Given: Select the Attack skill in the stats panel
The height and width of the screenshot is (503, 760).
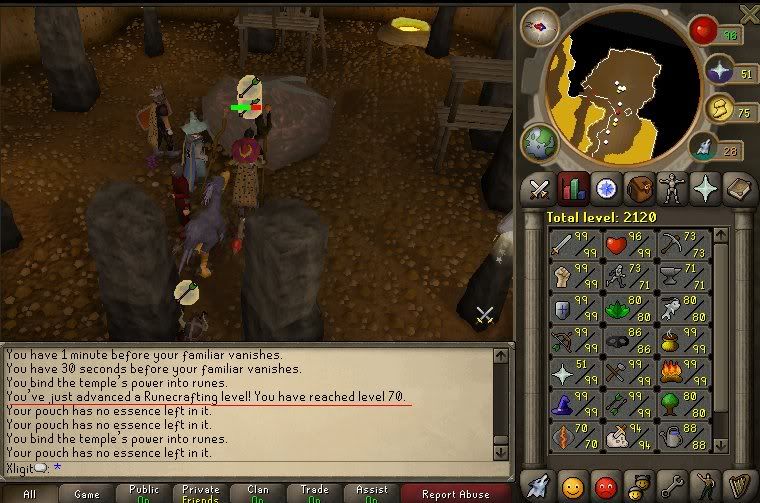Looking at the screenshot, I should (x=572, y=243).
